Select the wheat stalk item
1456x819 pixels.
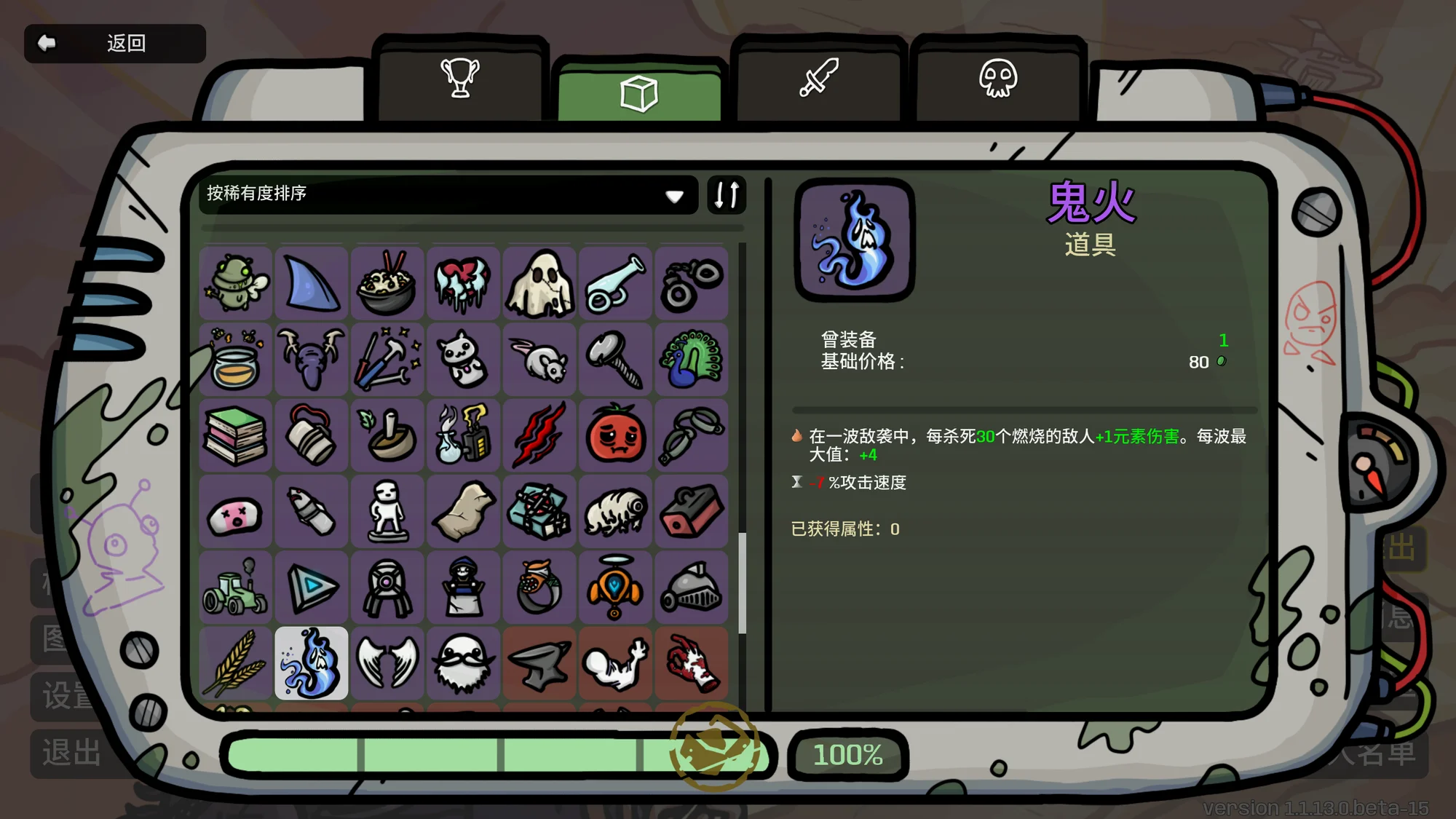pos(235,663)
